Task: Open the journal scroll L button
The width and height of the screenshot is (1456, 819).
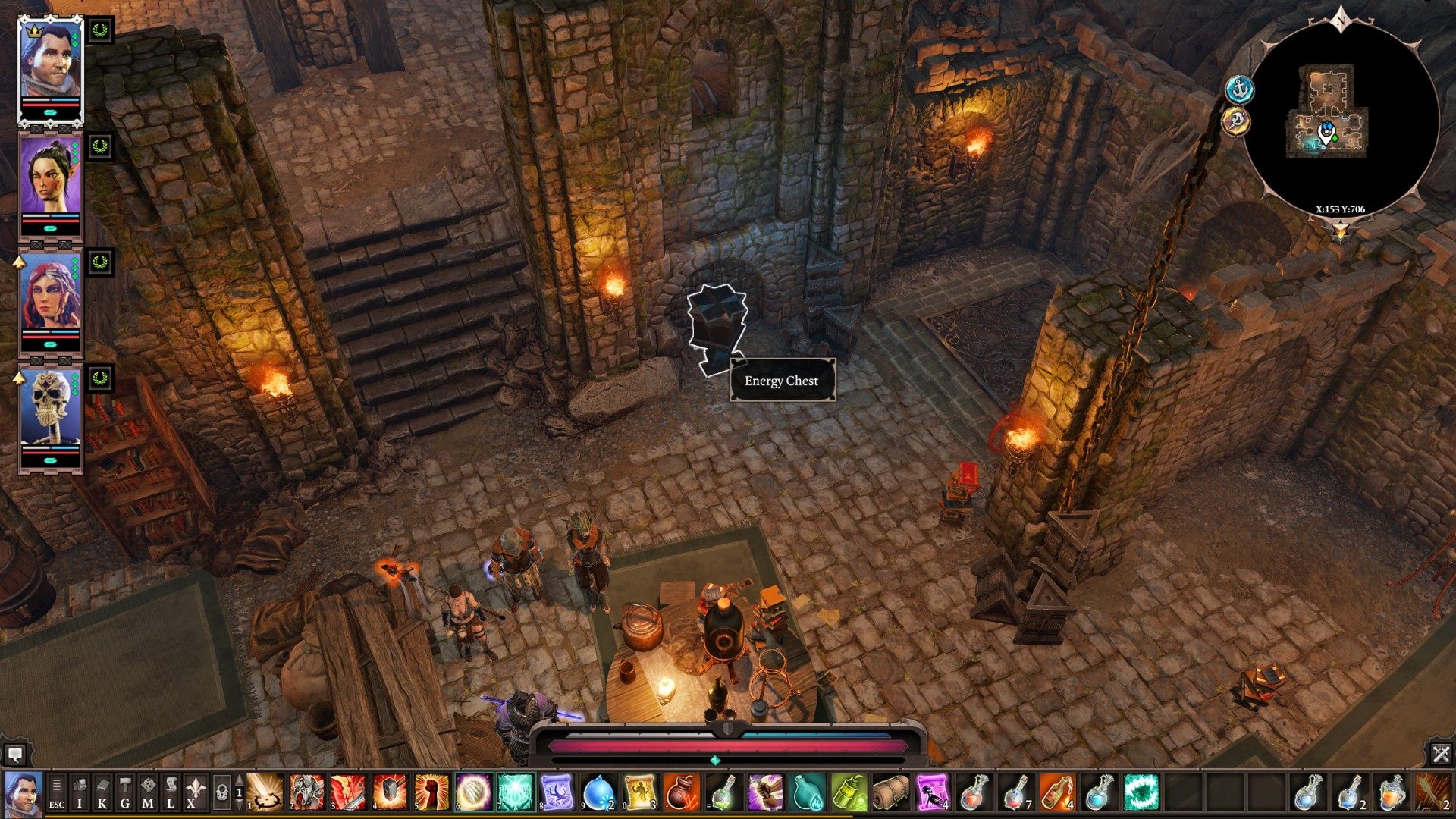Action: [x=171, y=792]
